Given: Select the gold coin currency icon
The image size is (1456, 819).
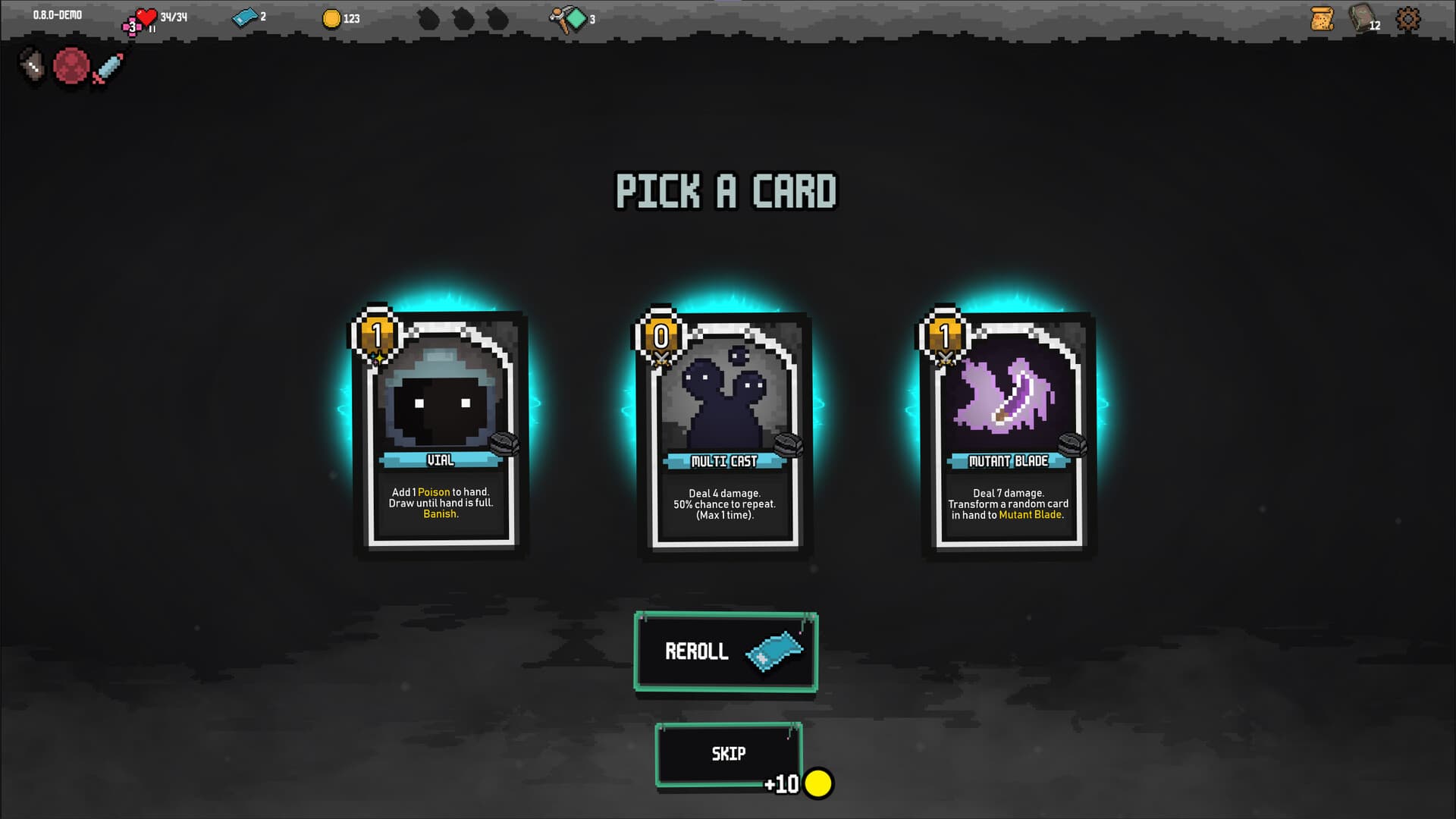Looking at the screenshot, I should pyautogui.click(x=332, y=17).
